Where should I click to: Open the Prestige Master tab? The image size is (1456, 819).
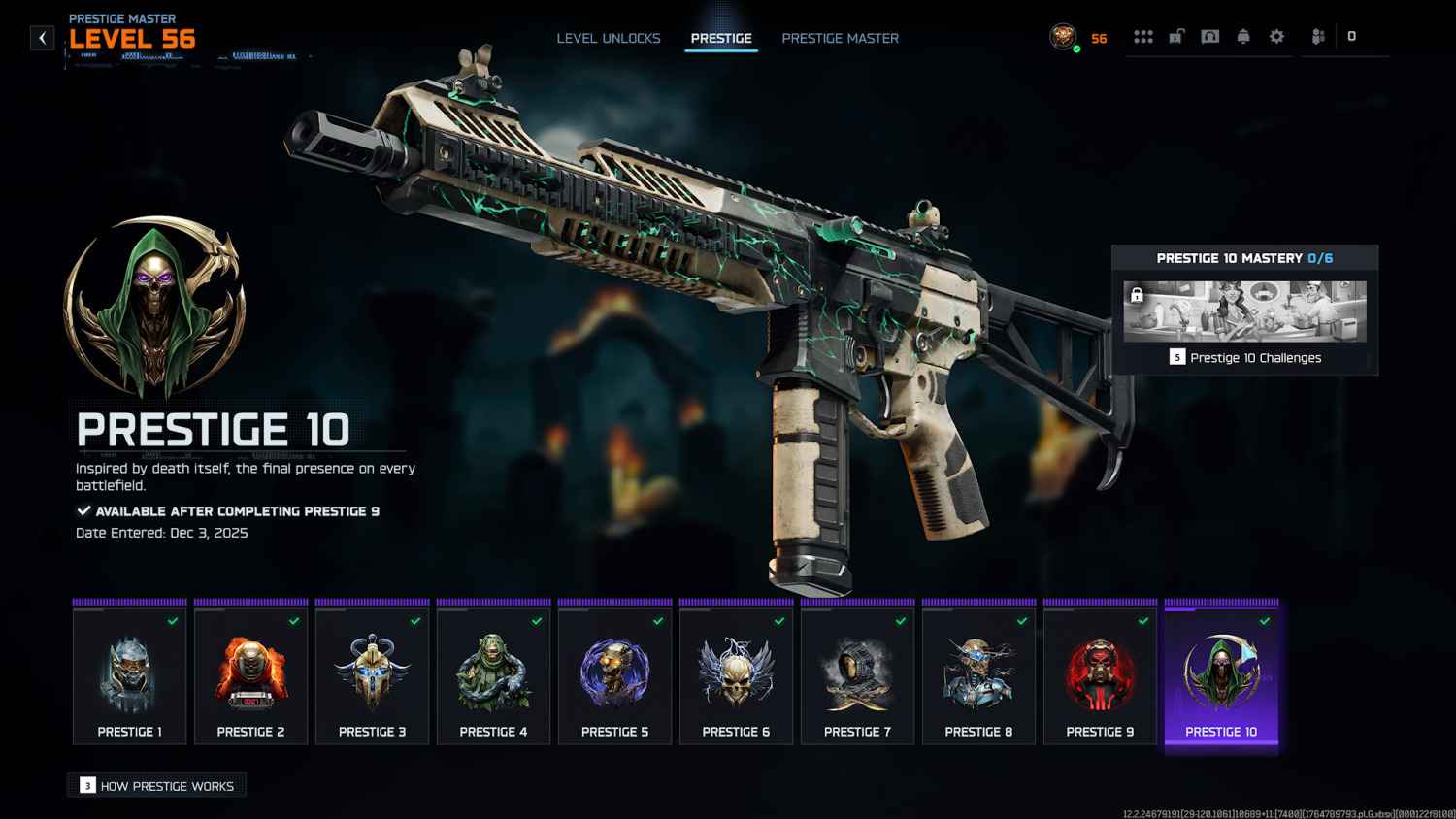841,38
